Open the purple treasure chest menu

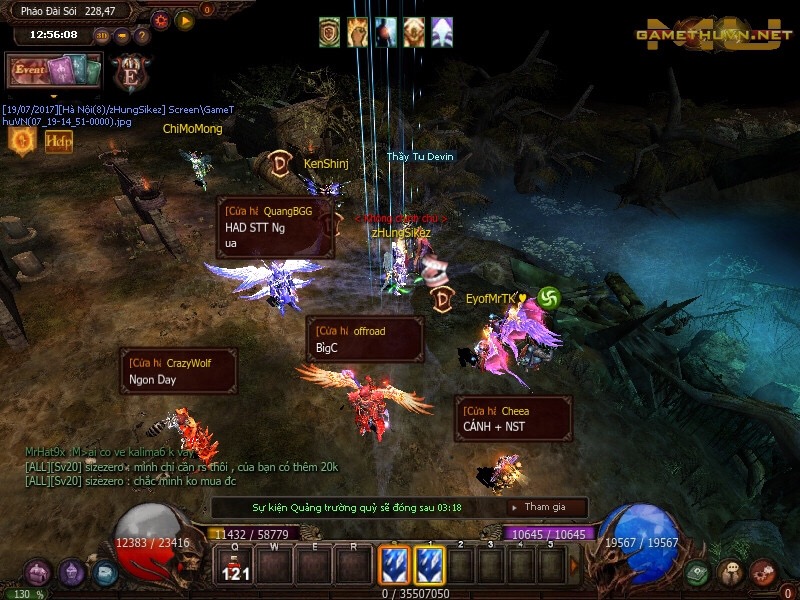click(38, 573)
